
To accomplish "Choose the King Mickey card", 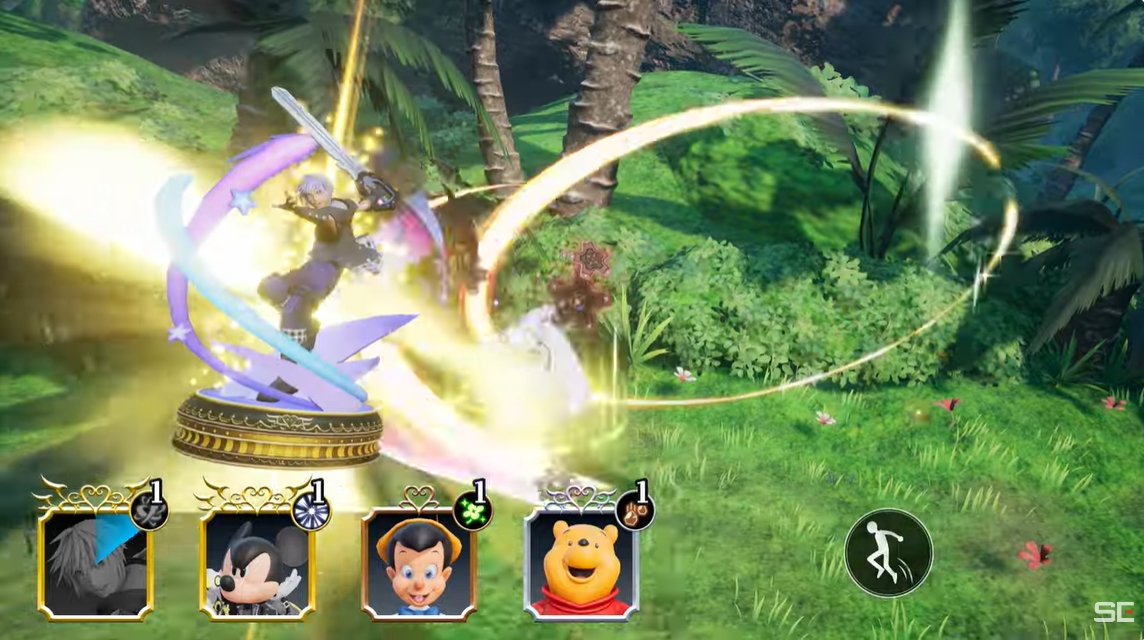I will click(257, 563).
